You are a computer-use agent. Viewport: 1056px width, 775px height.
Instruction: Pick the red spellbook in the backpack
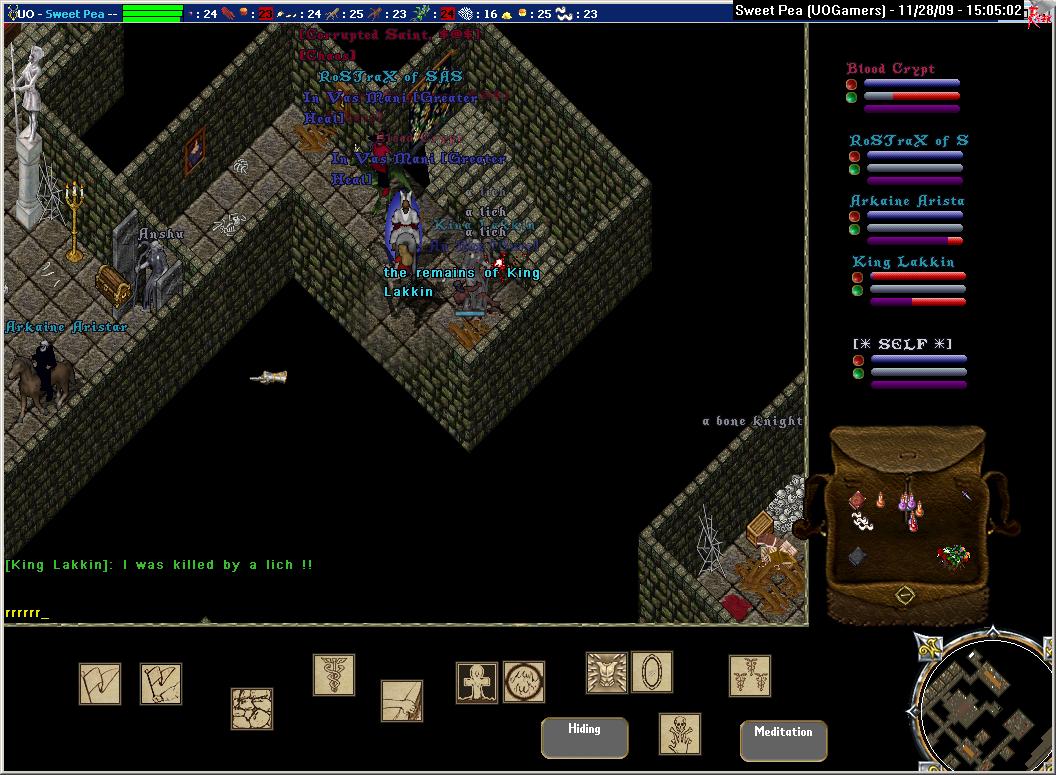click(857, 499)
